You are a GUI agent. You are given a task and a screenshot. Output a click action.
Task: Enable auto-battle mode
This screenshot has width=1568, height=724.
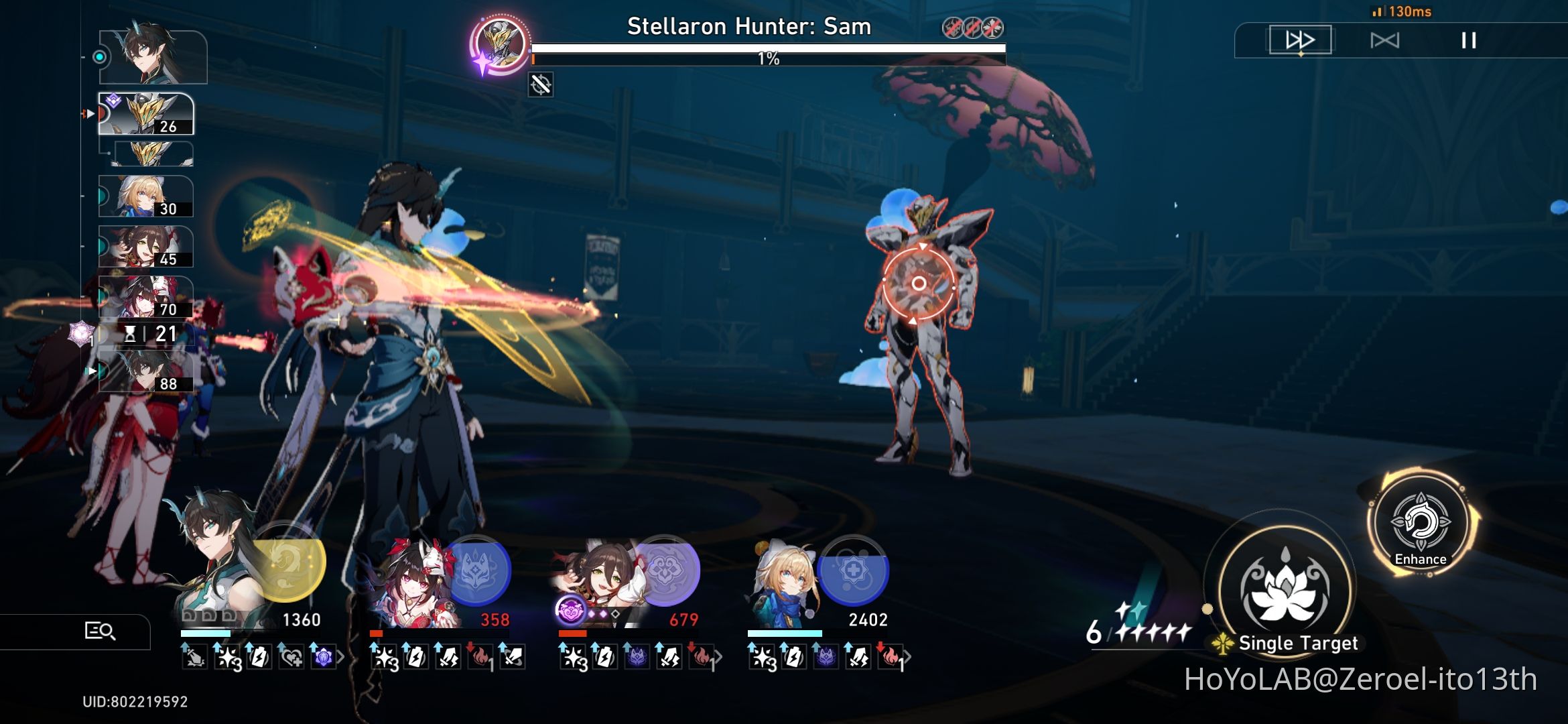click(x=1386, y=40)
